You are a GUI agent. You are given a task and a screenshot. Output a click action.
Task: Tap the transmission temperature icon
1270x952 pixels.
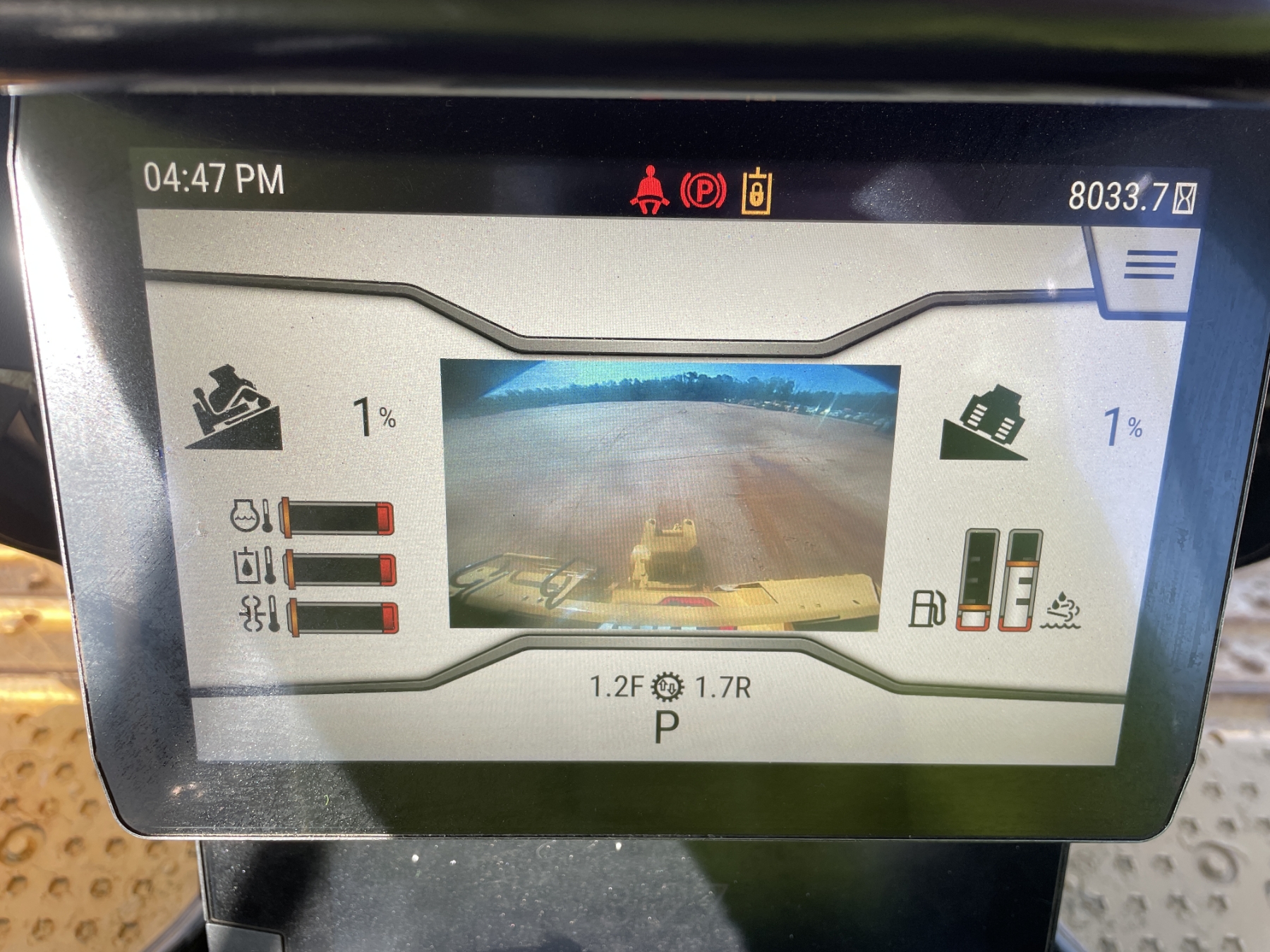pos(258,614)
